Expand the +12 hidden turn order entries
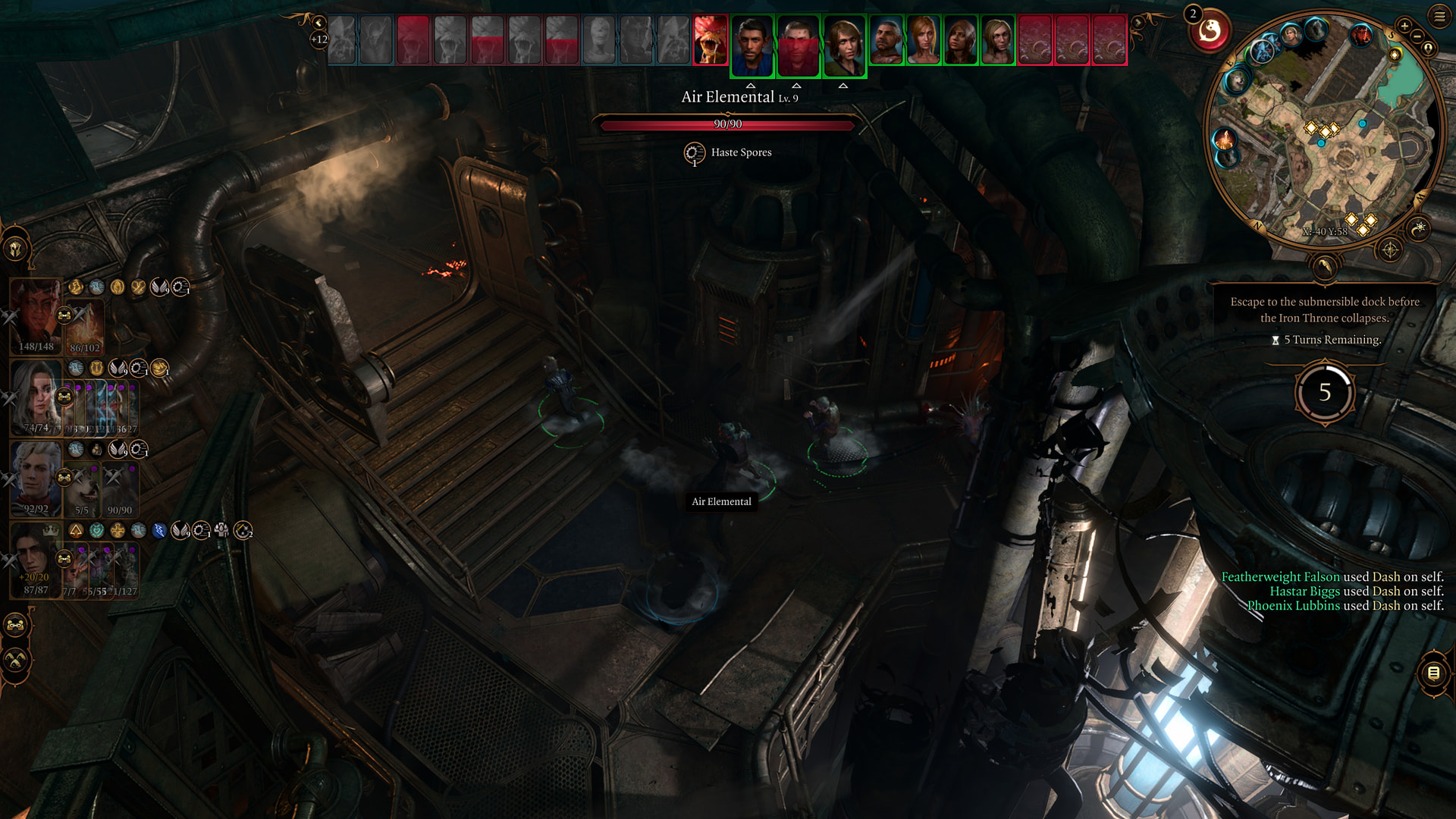Image resolution: width=1456 pixels, height=819 pixels. [319, 39]
